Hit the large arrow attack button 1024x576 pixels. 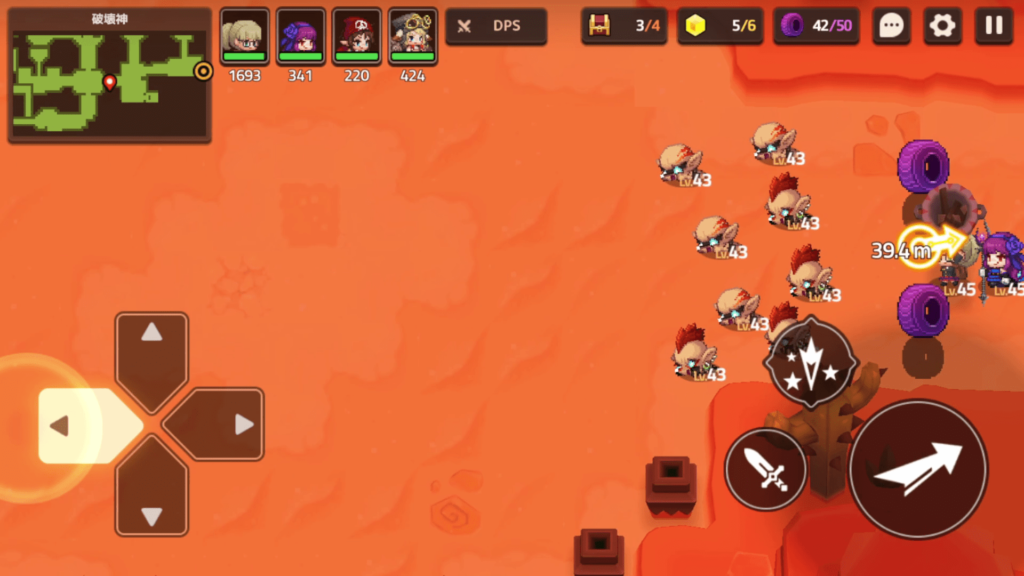pos(918,468)
